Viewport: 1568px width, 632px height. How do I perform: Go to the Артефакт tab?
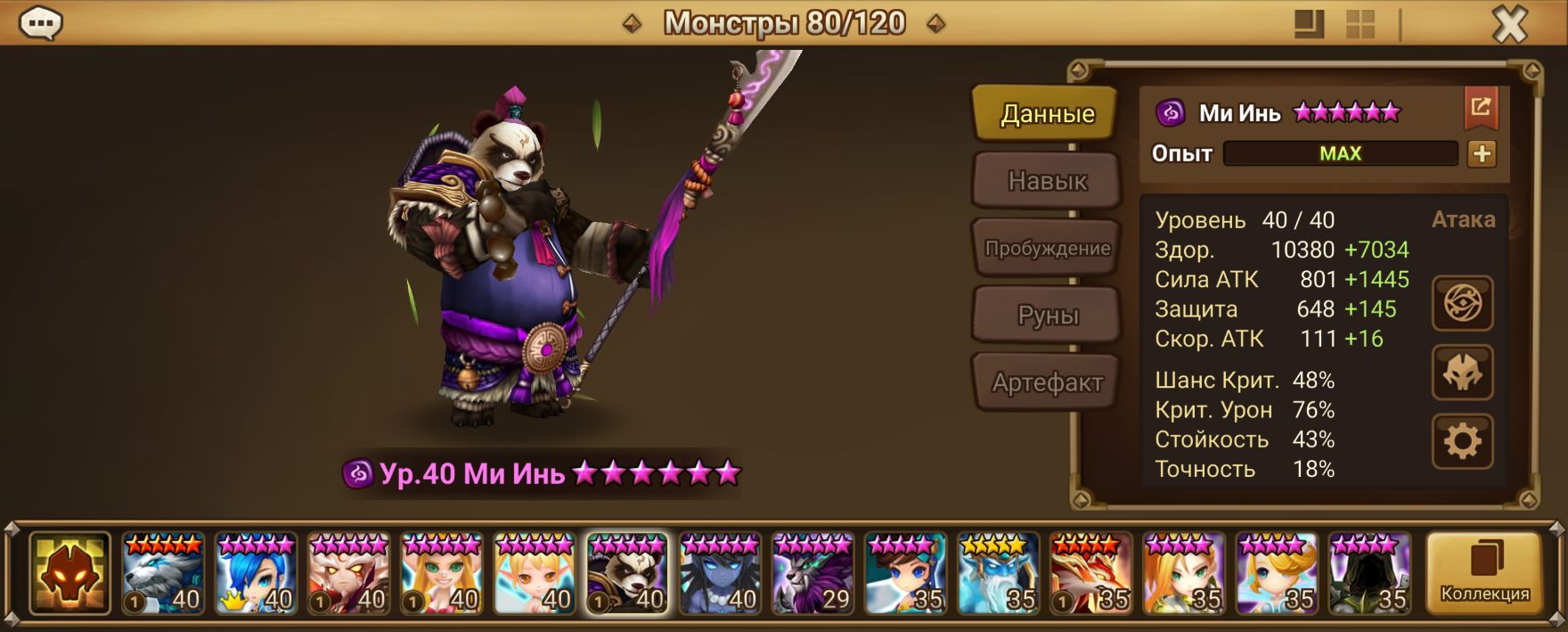[x=1047, y=383]
